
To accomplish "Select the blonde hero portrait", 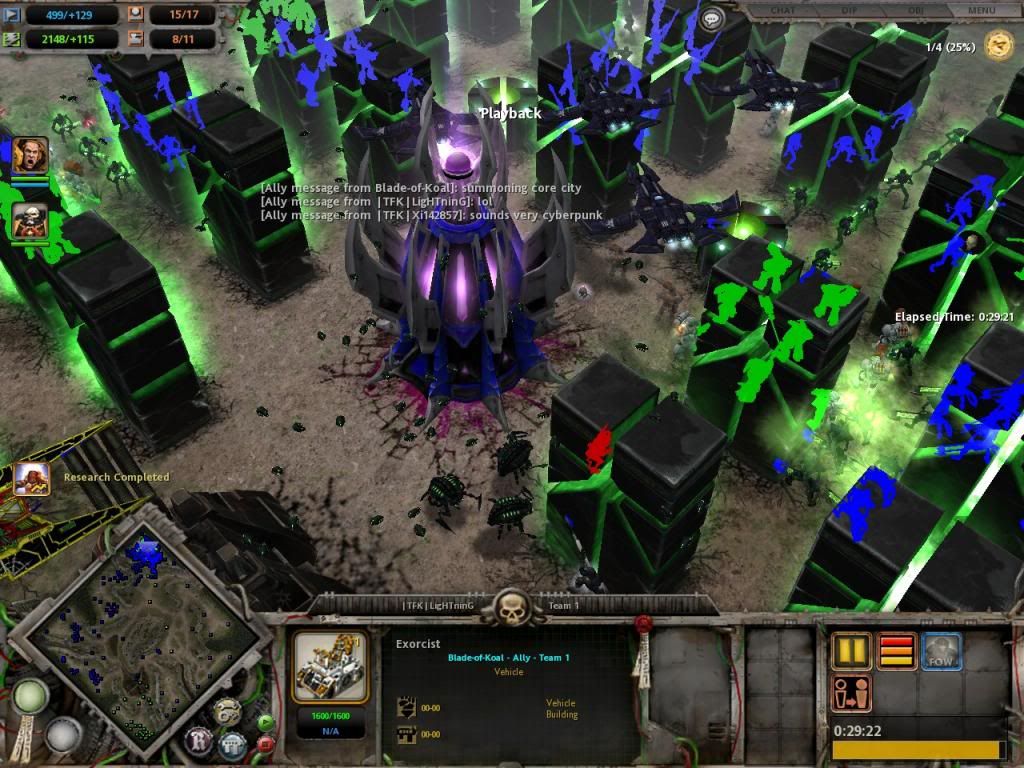I will click(x=30, y=155).
